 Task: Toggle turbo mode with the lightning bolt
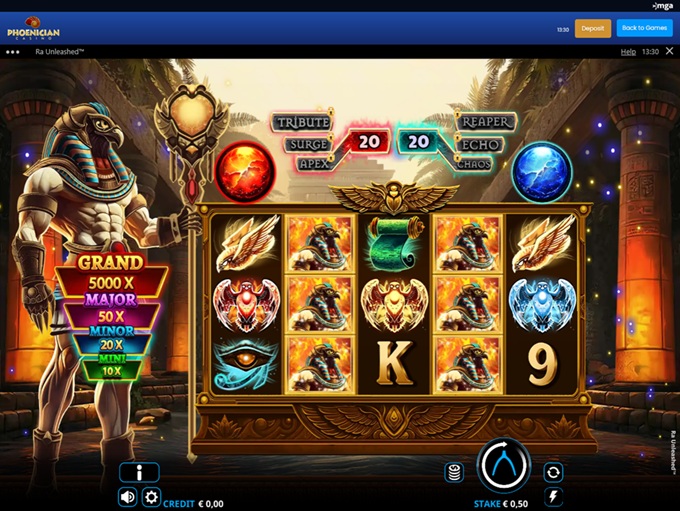552,496
